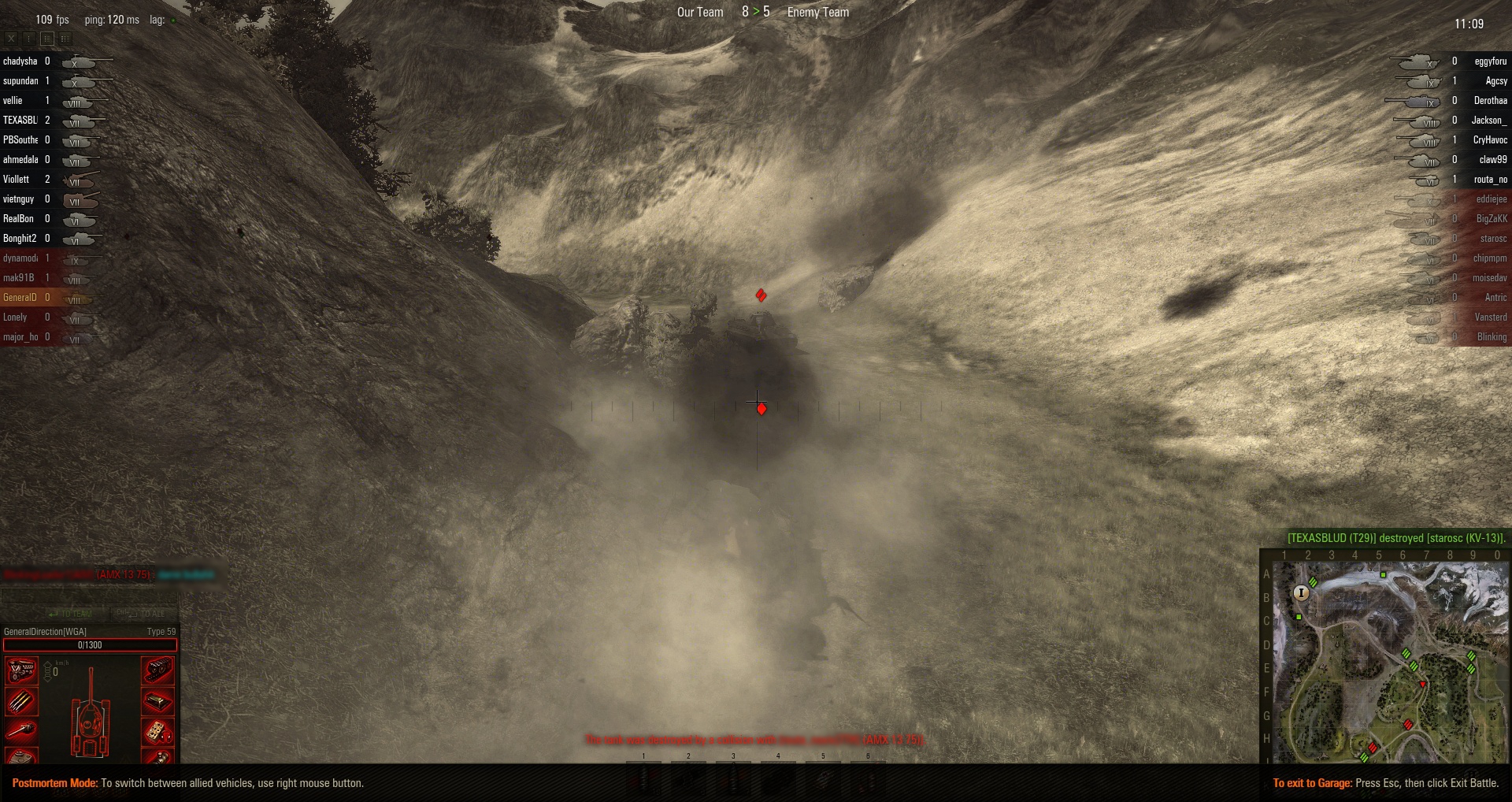This screenshot has width=1512, height=802.
Task: Select Derothaa in the enemy roster
Action: point(1490,101)
